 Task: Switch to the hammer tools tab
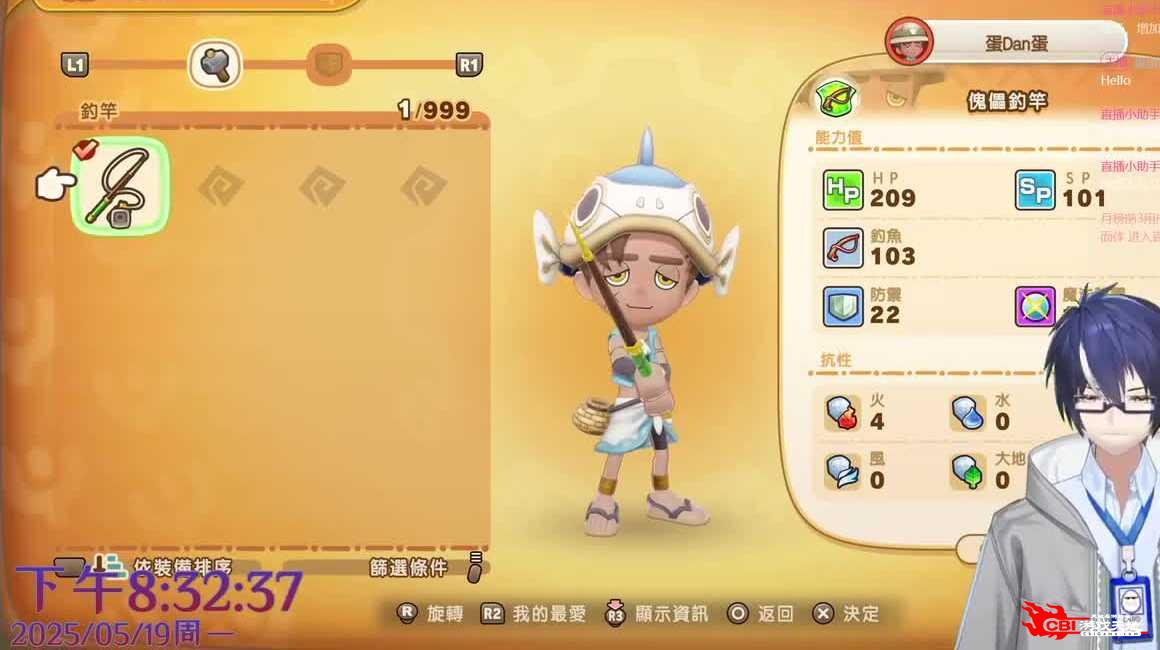(215, 65)
